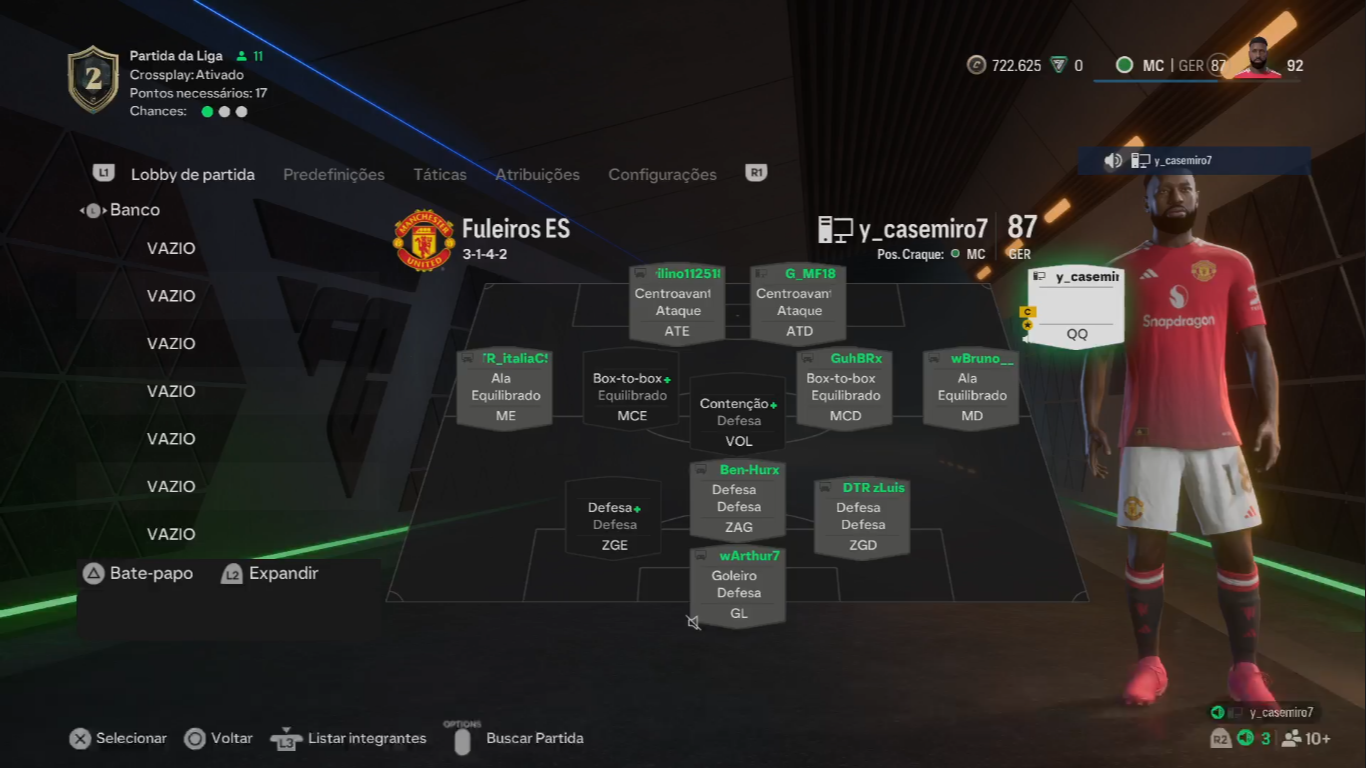
Task: Go to the Configurações tab
Action: coord(662,175)
